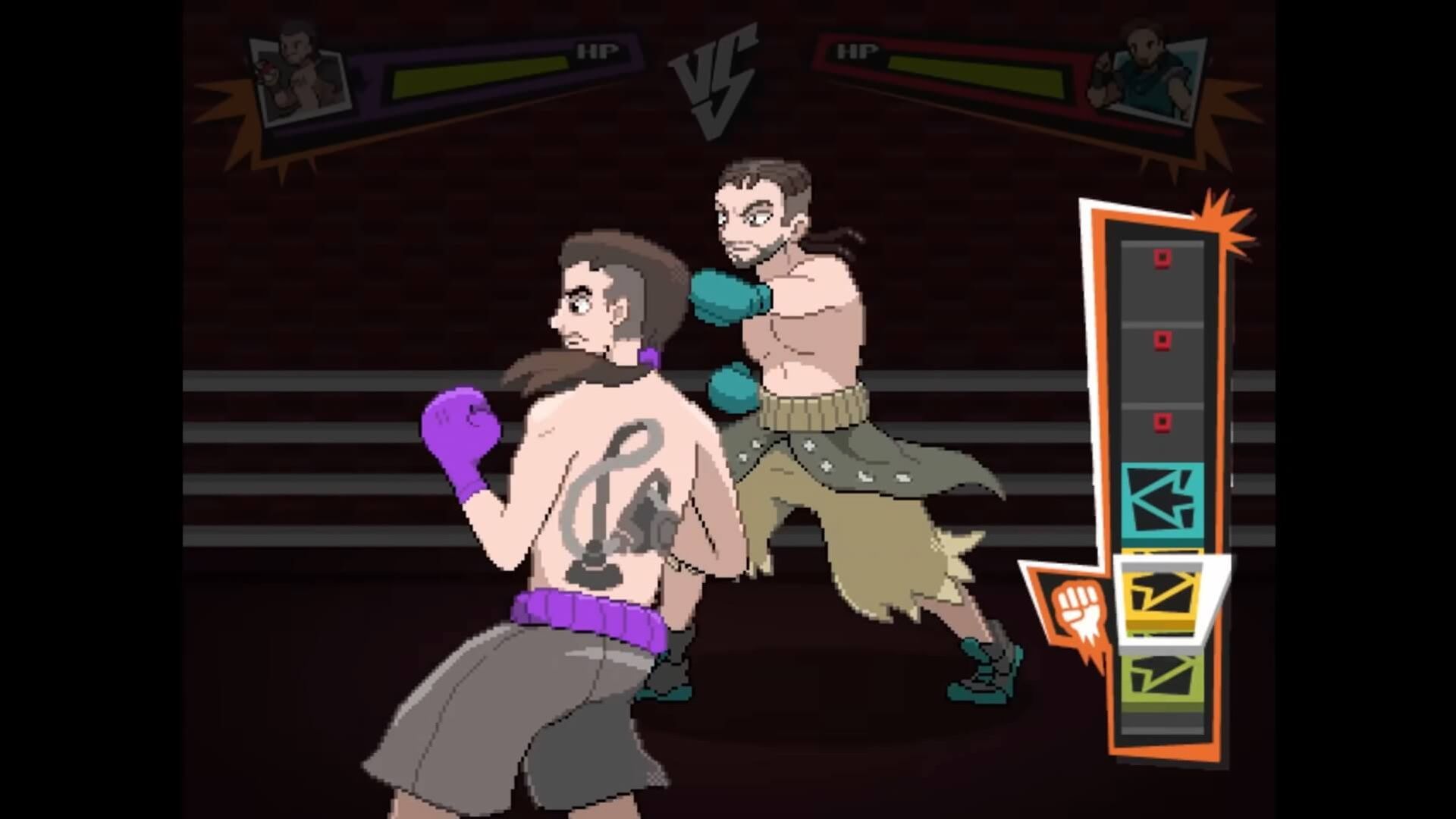Click the left purple HP label
Screen dimensions: 1456x819
[598, 52]
